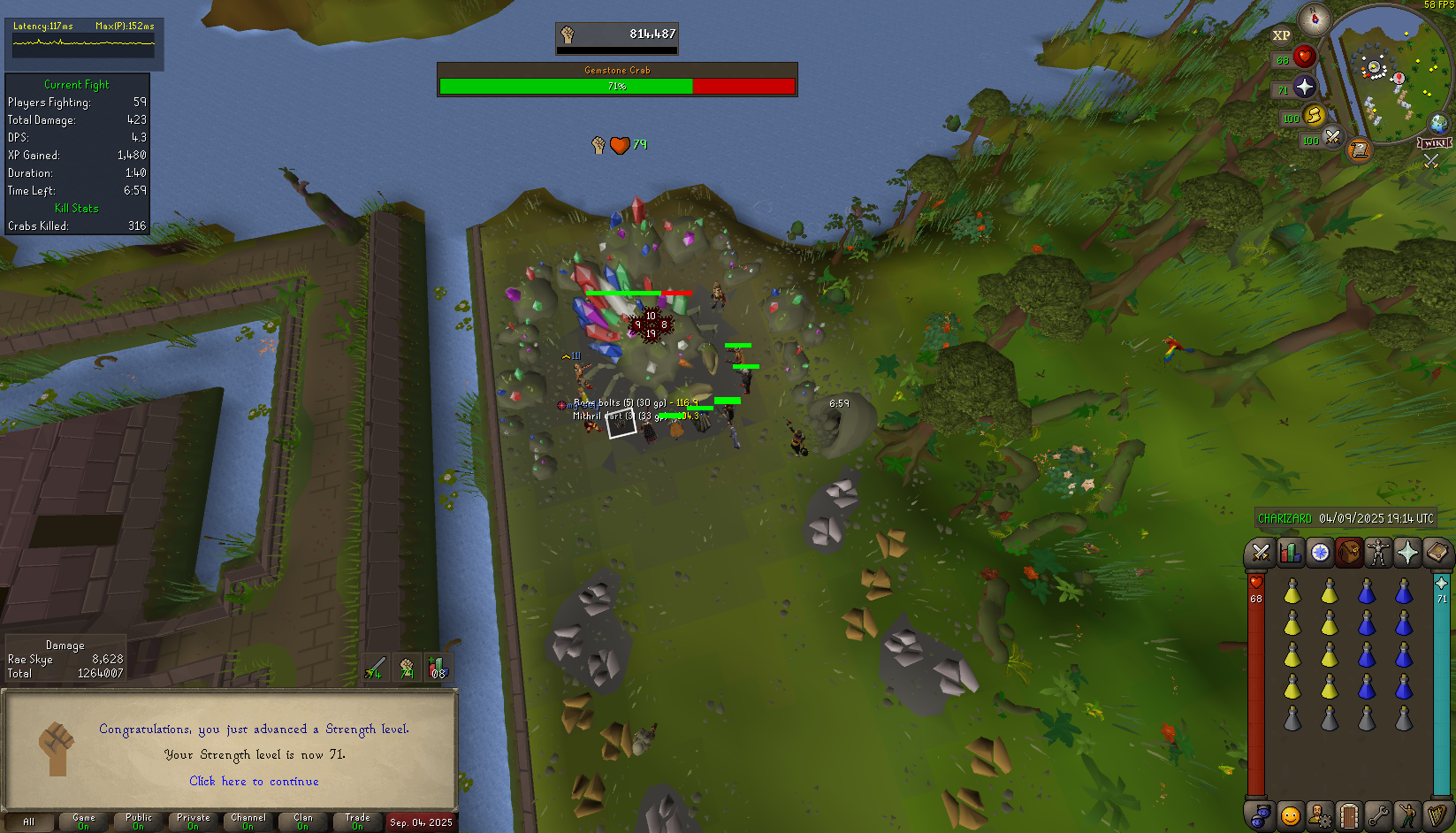Open the Settings wrench tab
This screenshot has height=833, width=1456.
[1378, 814]
